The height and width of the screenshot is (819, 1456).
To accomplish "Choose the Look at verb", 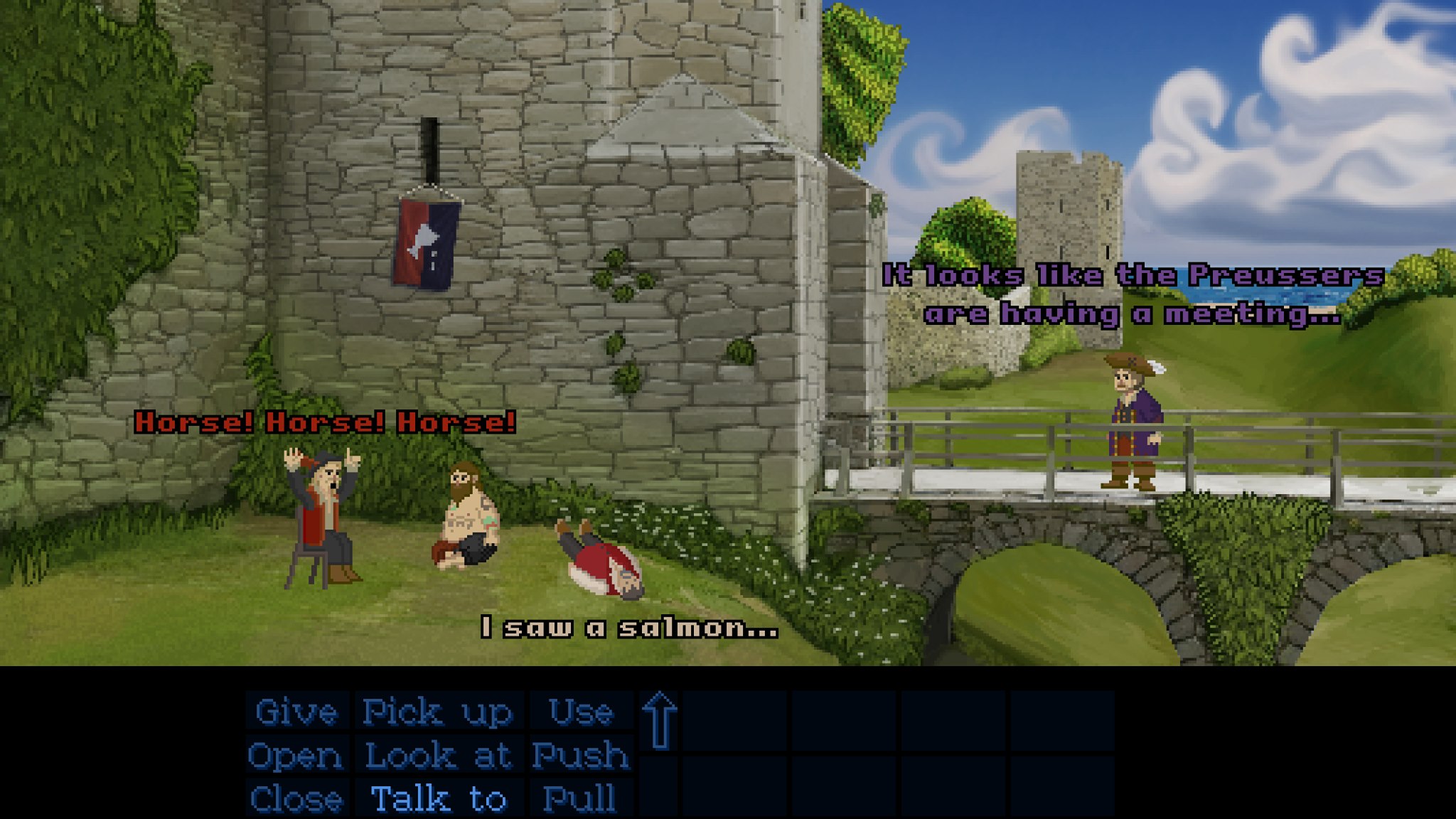I will point(438,755).
